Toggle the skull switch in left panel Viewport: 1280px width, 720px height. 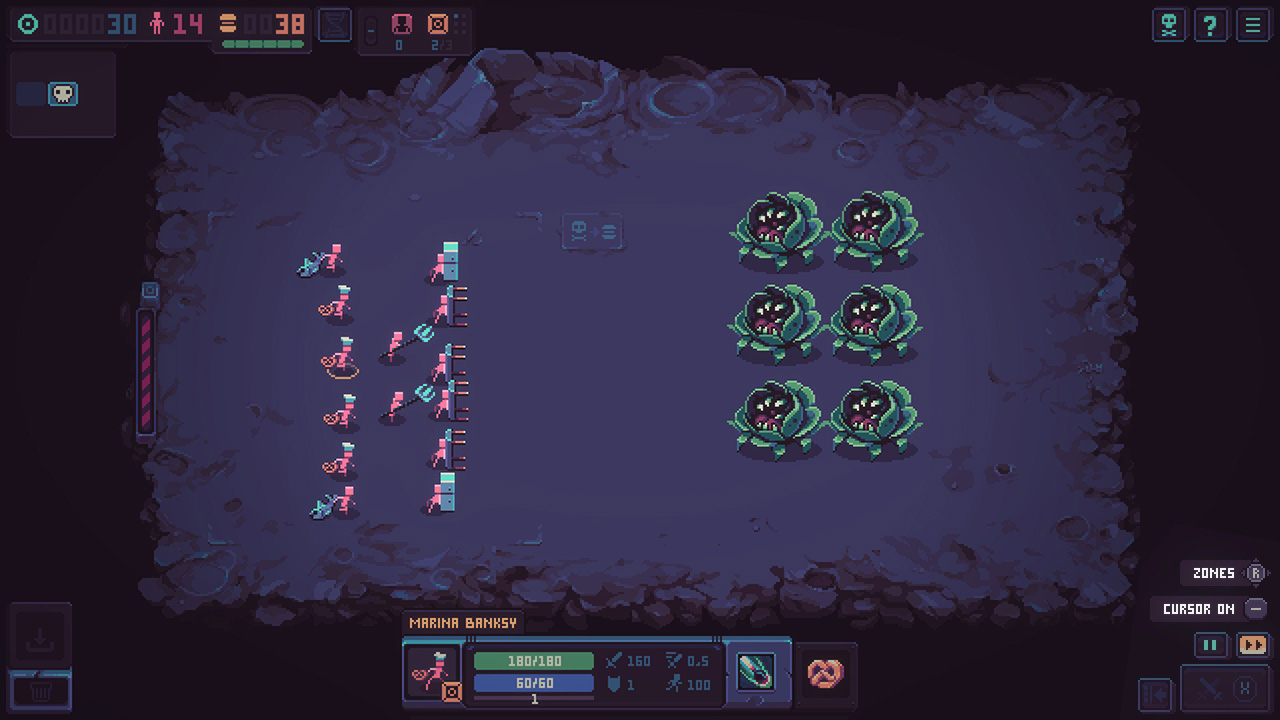pos(62,94)
